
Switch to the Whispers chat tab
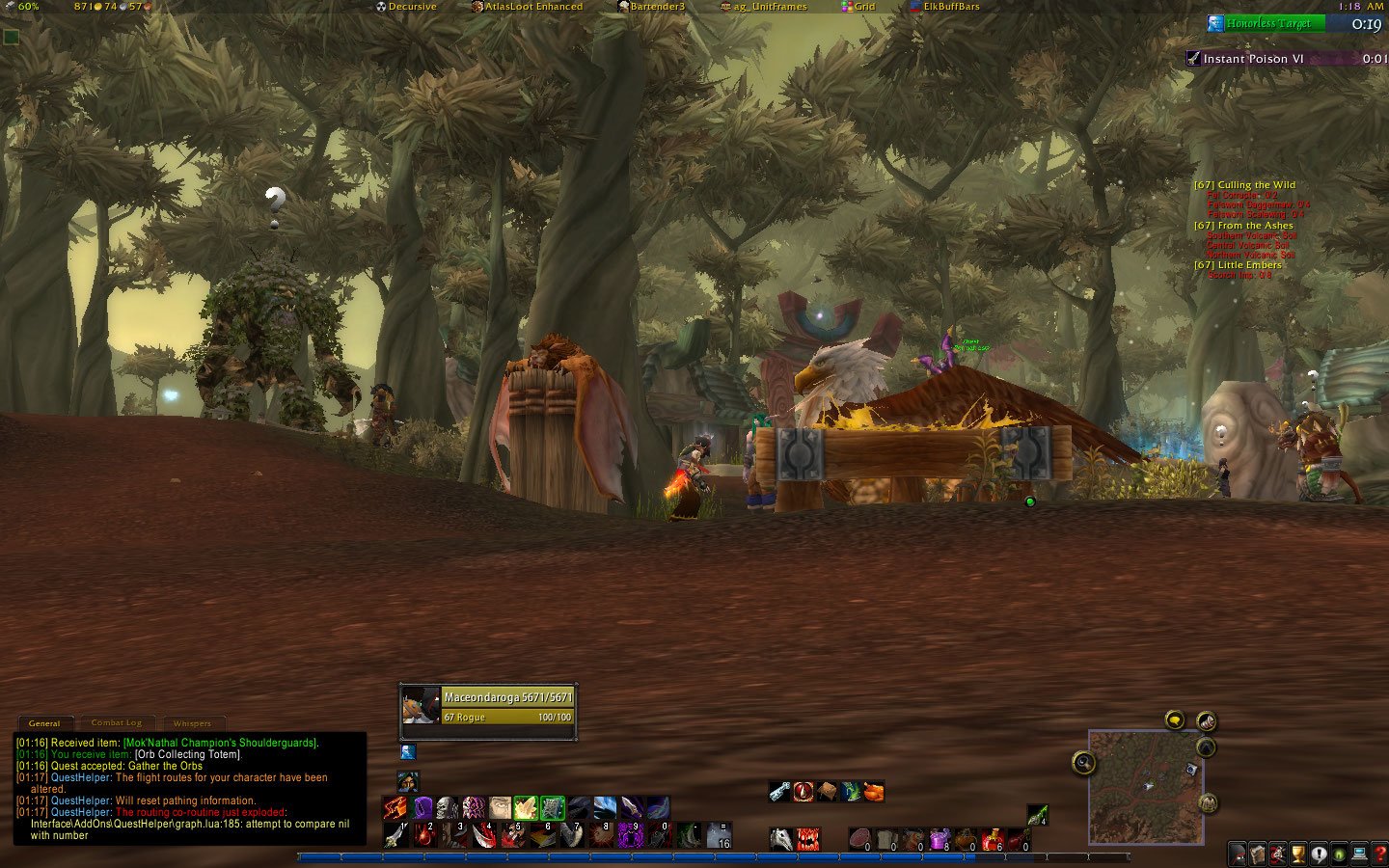tap(193, 723)
